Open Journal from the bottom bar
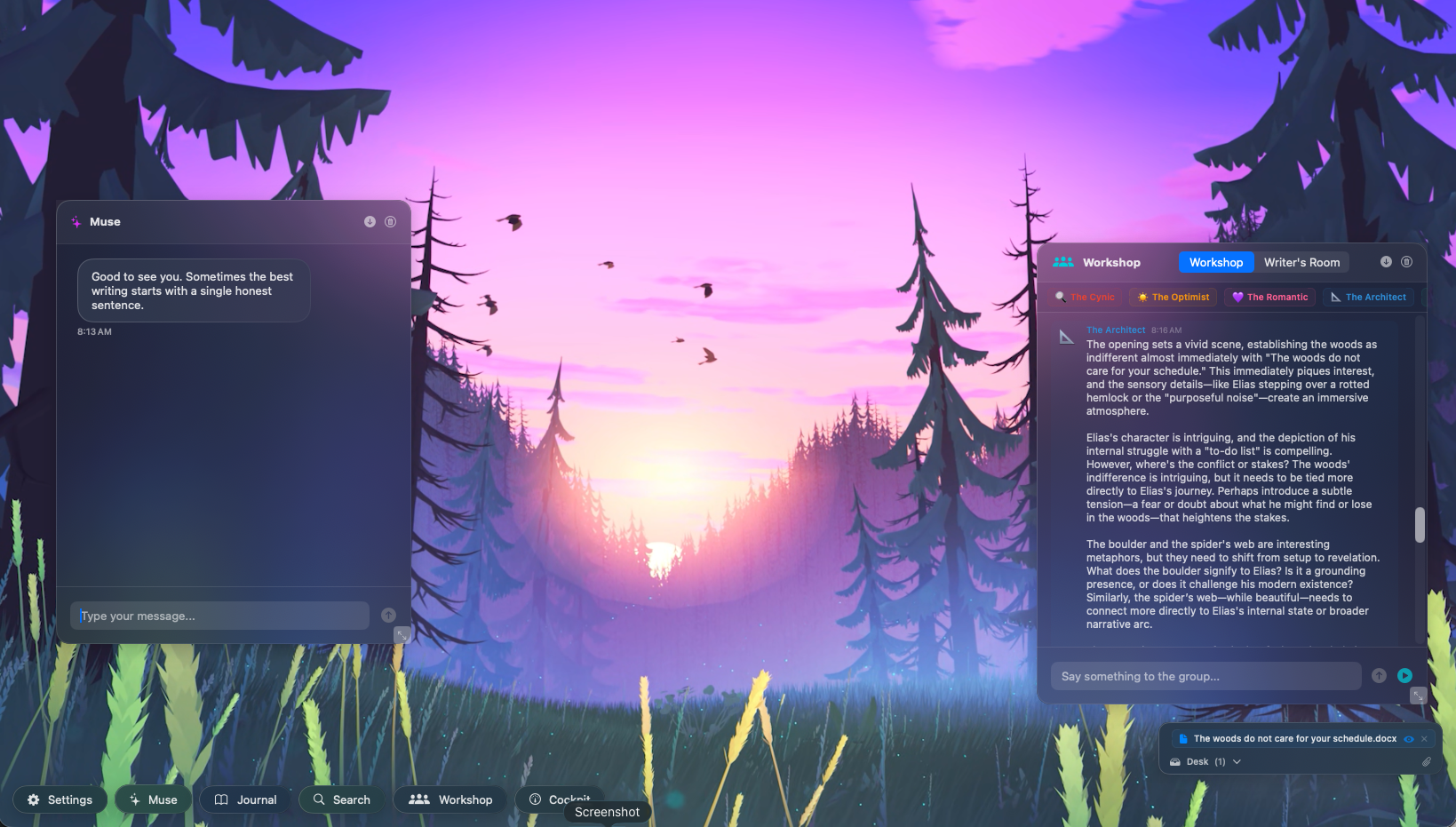The width and height of the screenshot is (1456, 827). pyautogui.click(x=244, y=799)
